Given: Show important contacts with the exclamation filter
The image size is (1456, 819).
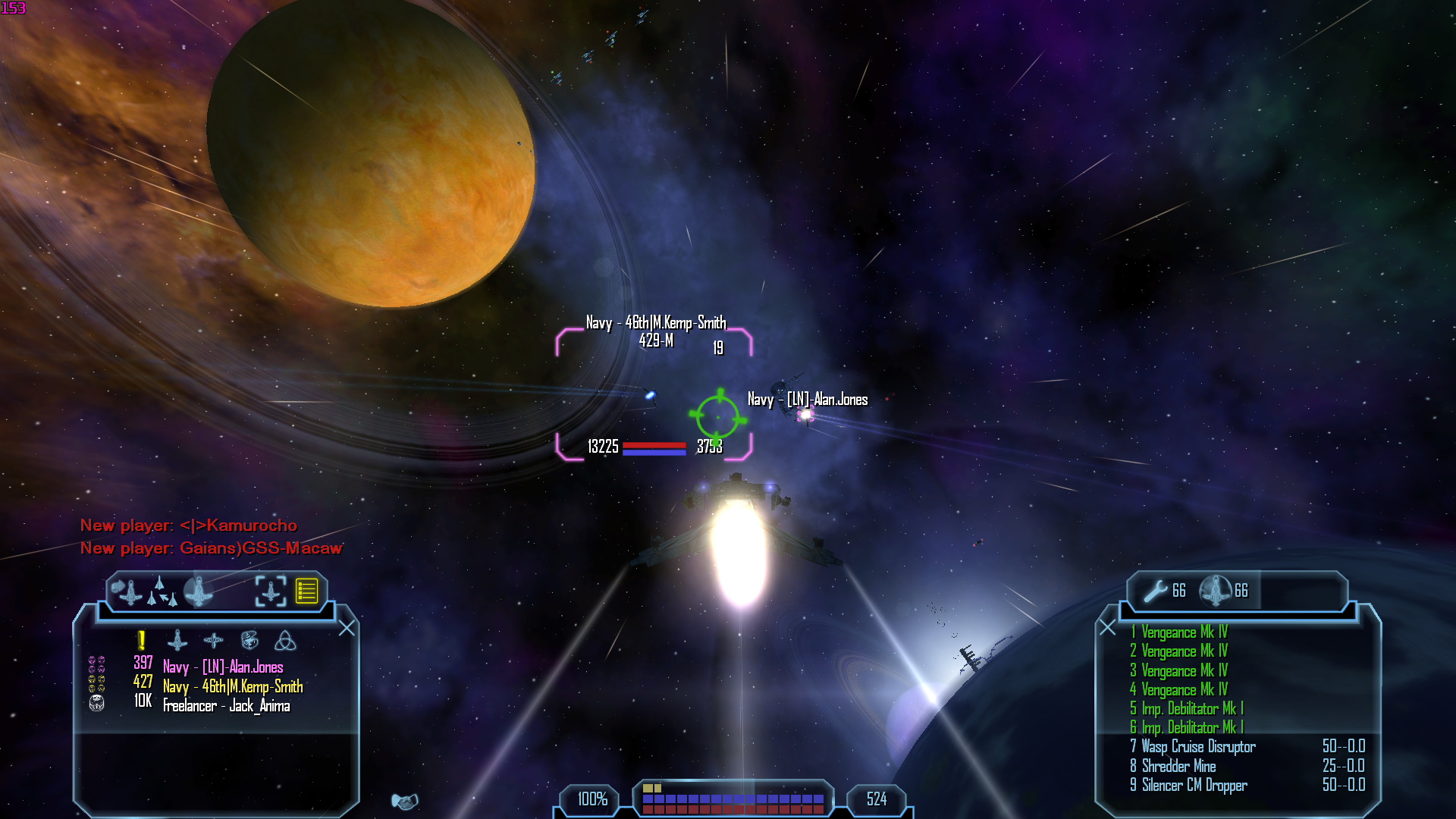Looking at the screenshot, I should point(141,641).
